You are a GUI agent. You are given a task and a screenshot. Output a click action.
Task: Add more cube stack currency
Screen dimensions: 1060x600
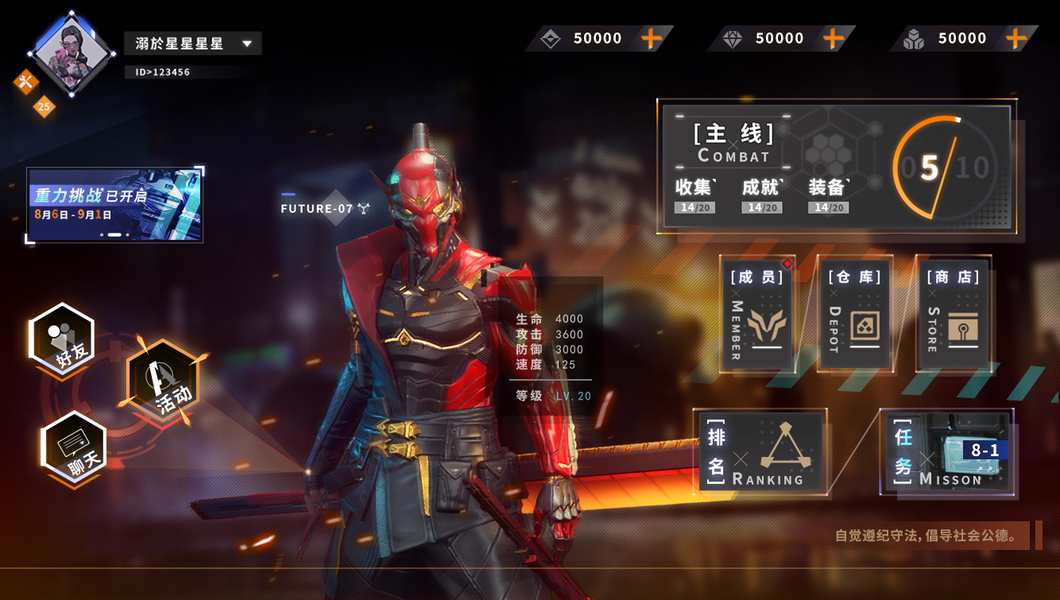point(1015,39)
